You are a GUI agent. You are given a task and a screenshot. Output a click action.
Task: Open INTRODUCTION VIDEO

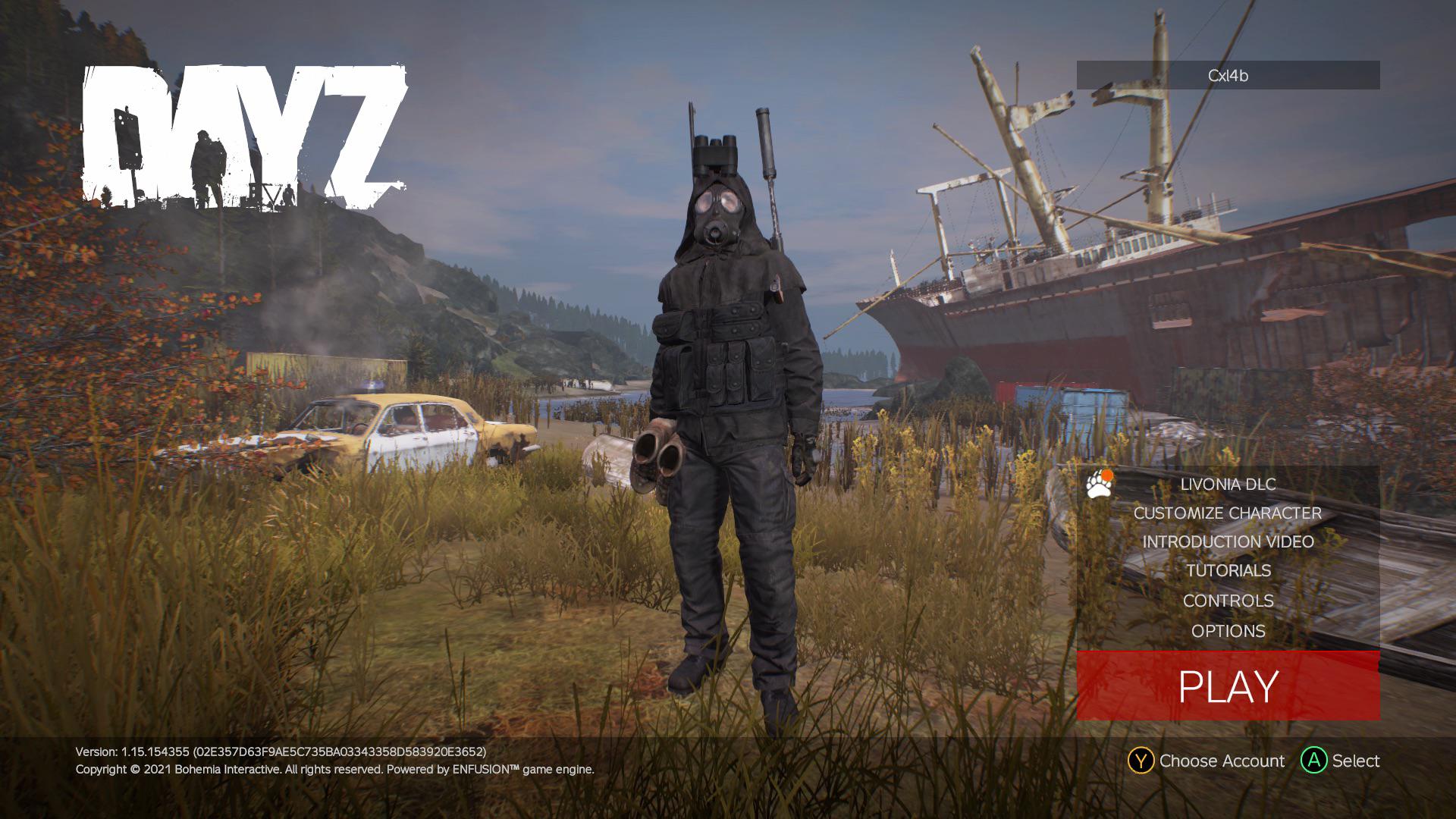tap(1228, 542)
